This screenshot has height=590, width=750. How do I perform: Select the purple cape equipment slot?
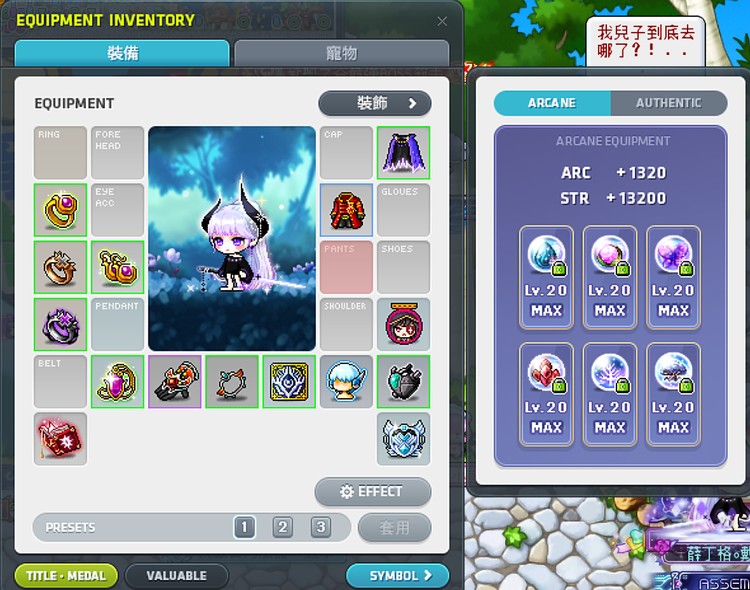[404, 152]
